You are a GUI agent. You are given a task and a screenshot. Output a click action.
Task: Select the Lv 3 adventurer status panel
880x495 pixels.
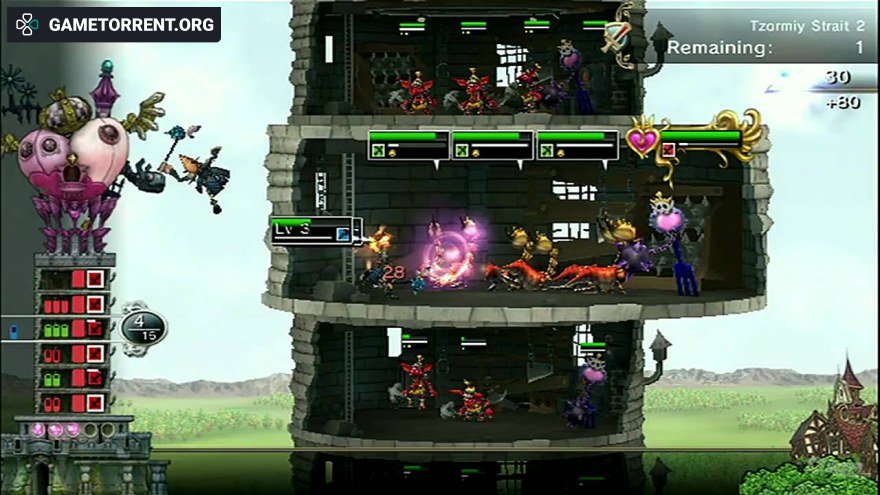(310, 230)
